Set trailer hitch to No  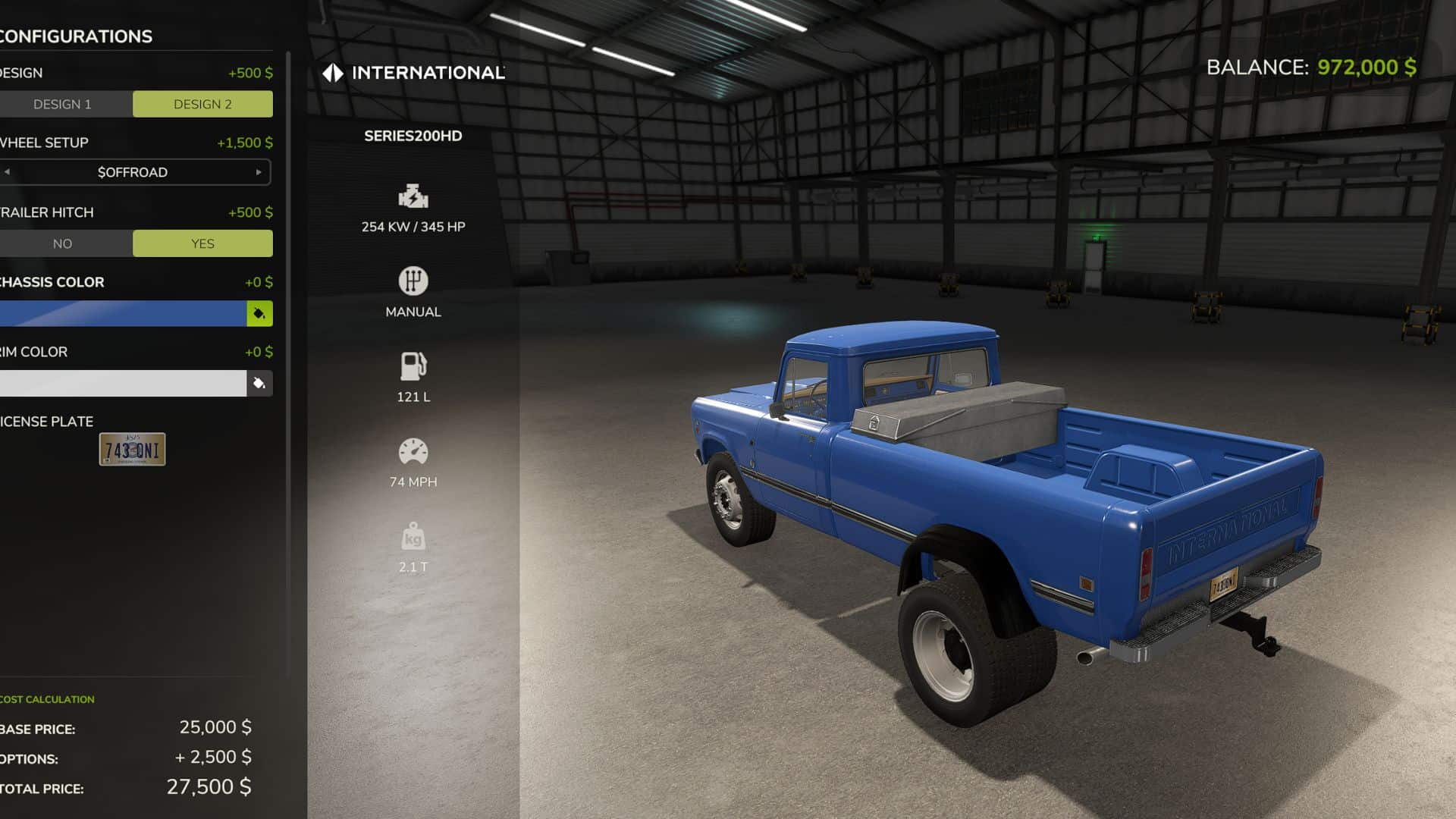(63, 243)
